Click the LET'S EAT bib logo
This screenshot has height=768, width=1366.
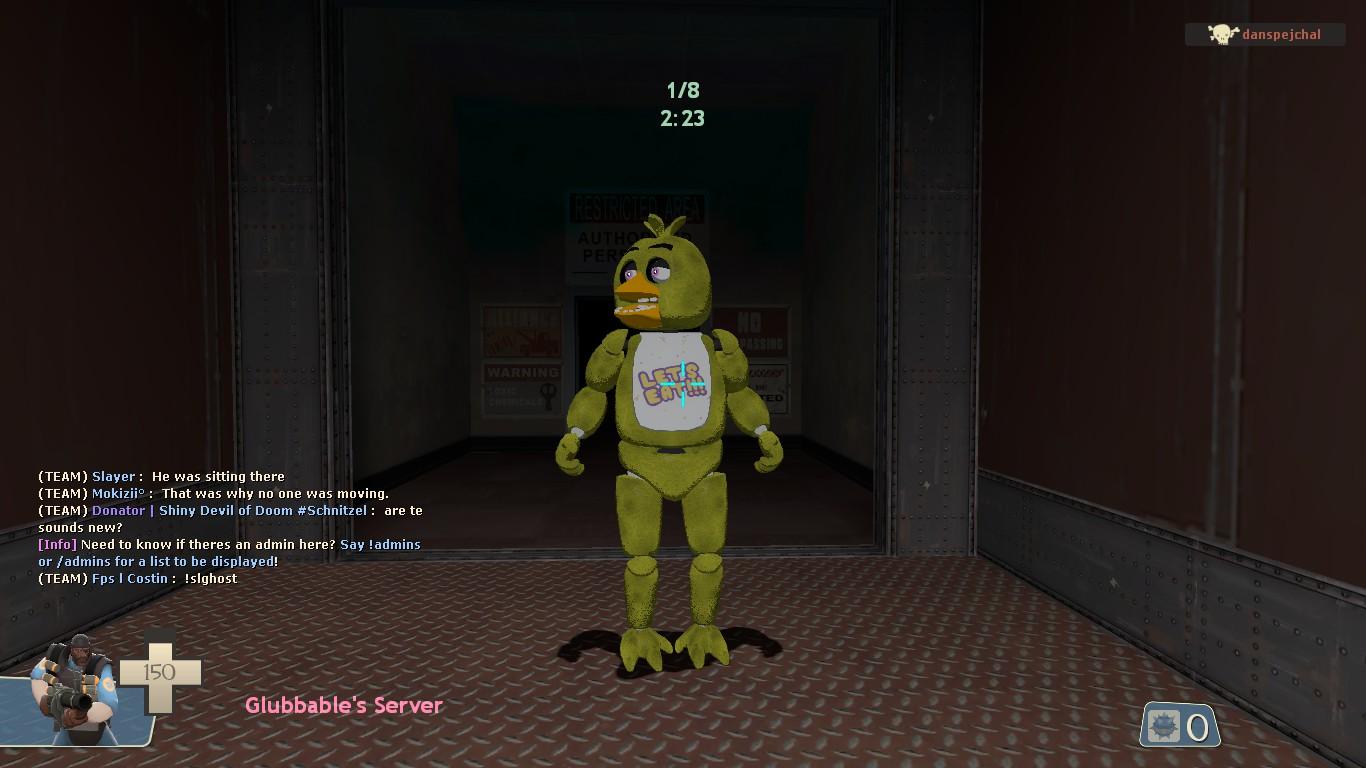click(672, 383)
